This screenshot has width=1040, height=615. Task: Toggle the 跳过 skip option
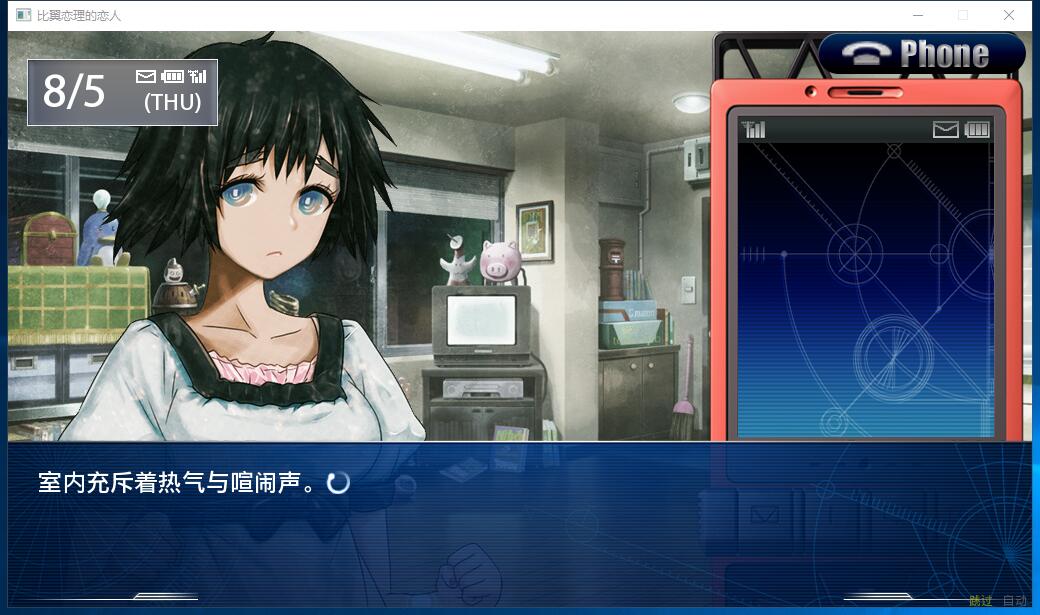coord(980,601)
